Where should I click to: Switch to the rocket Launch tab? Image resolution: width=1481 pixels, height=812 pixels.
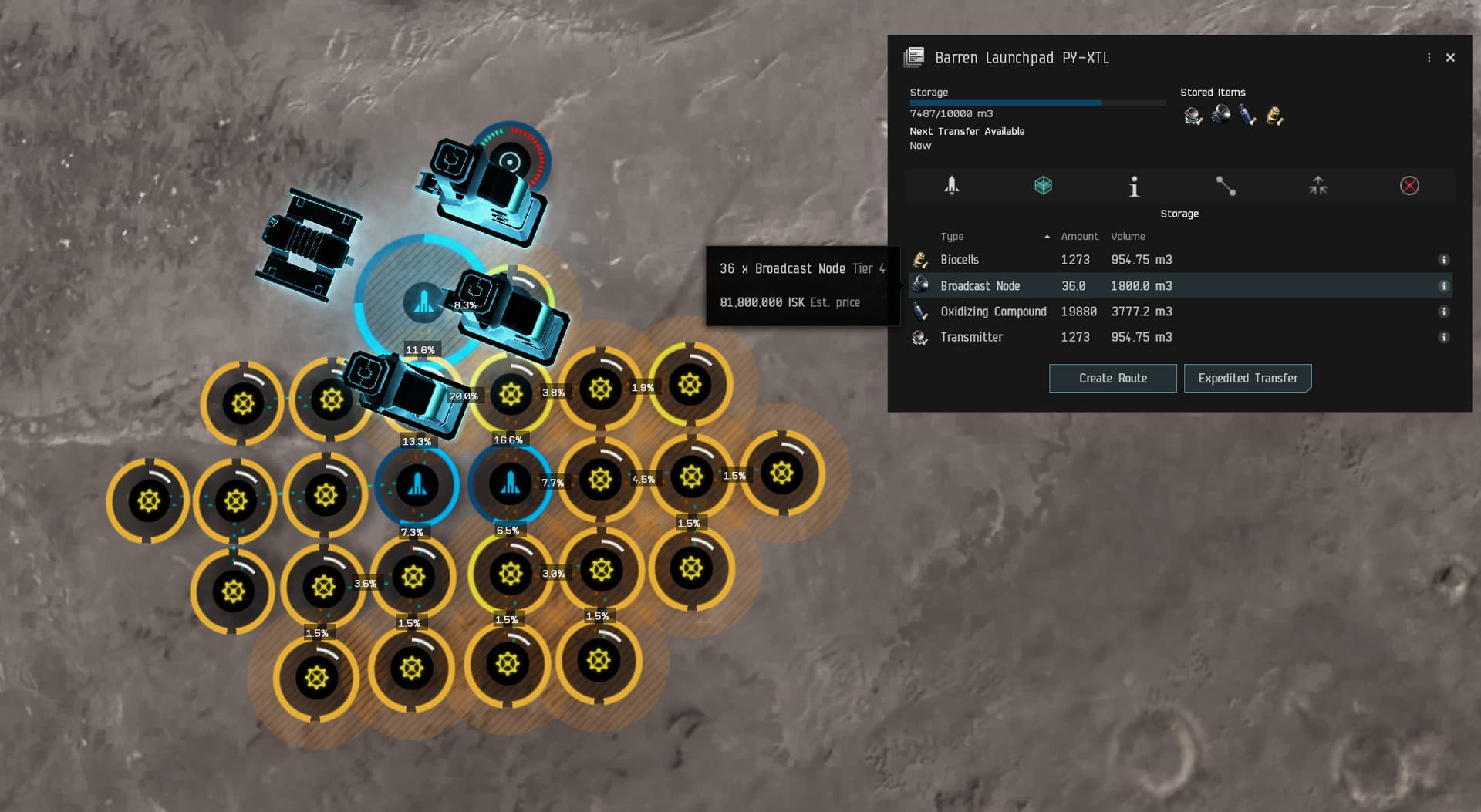click(952, 186)
